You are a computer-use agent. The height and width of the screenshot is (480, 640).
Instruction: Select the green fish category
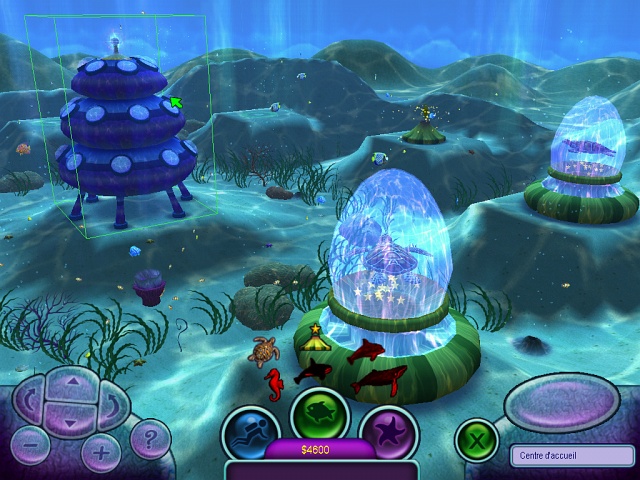coord(319,414)
